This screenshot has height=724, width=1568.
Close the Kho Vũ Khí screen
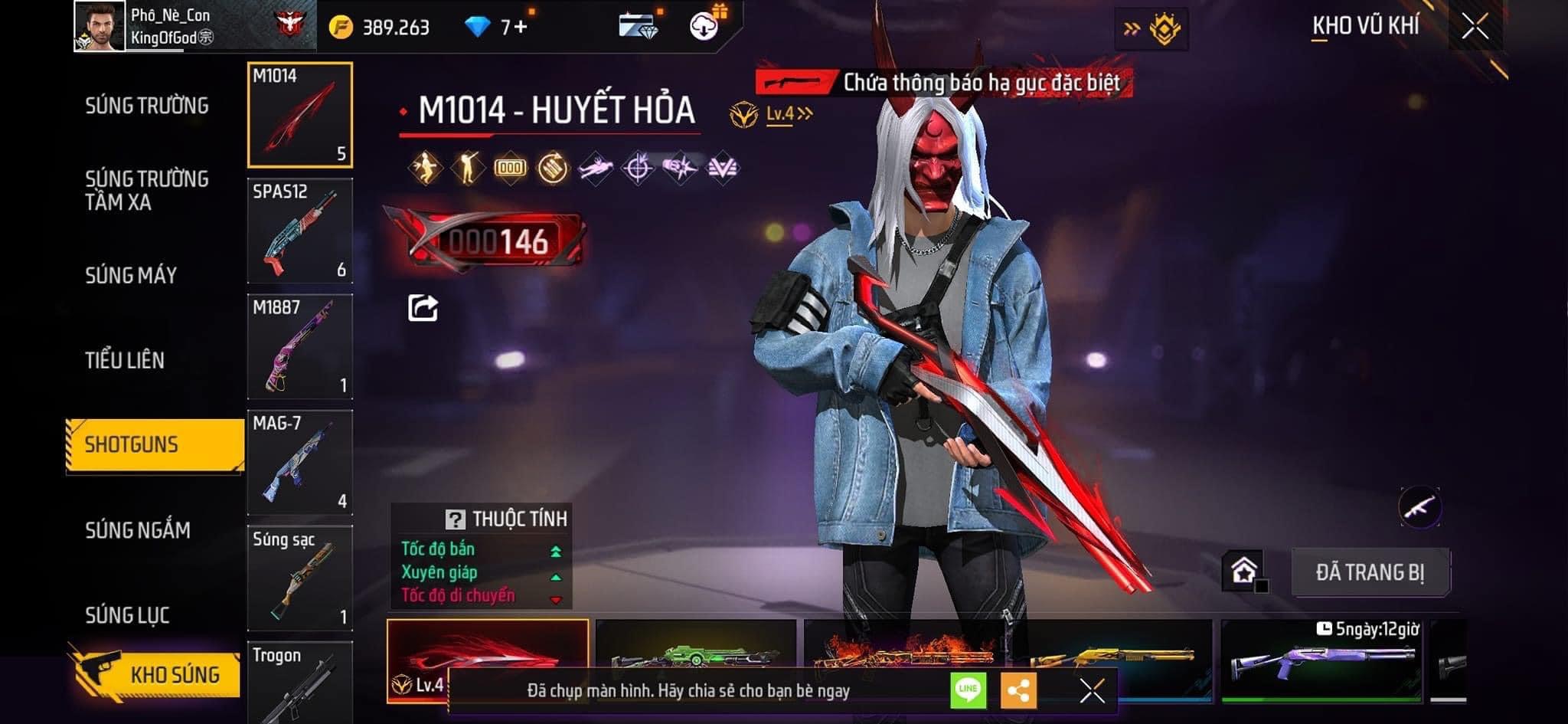click(1475, 28)
